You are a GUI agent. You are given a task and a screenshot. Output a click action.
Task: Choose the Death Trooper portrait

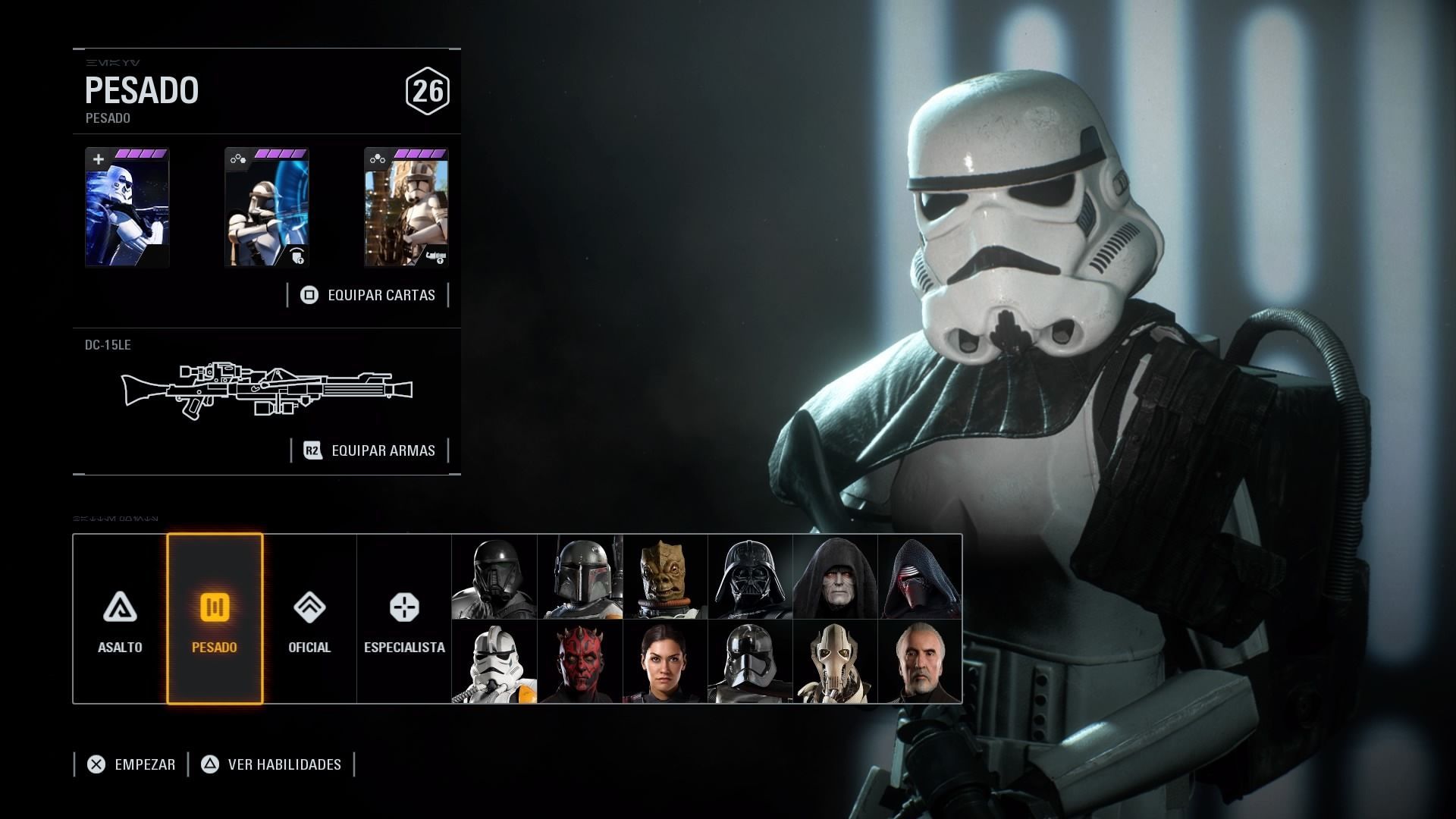494,577
